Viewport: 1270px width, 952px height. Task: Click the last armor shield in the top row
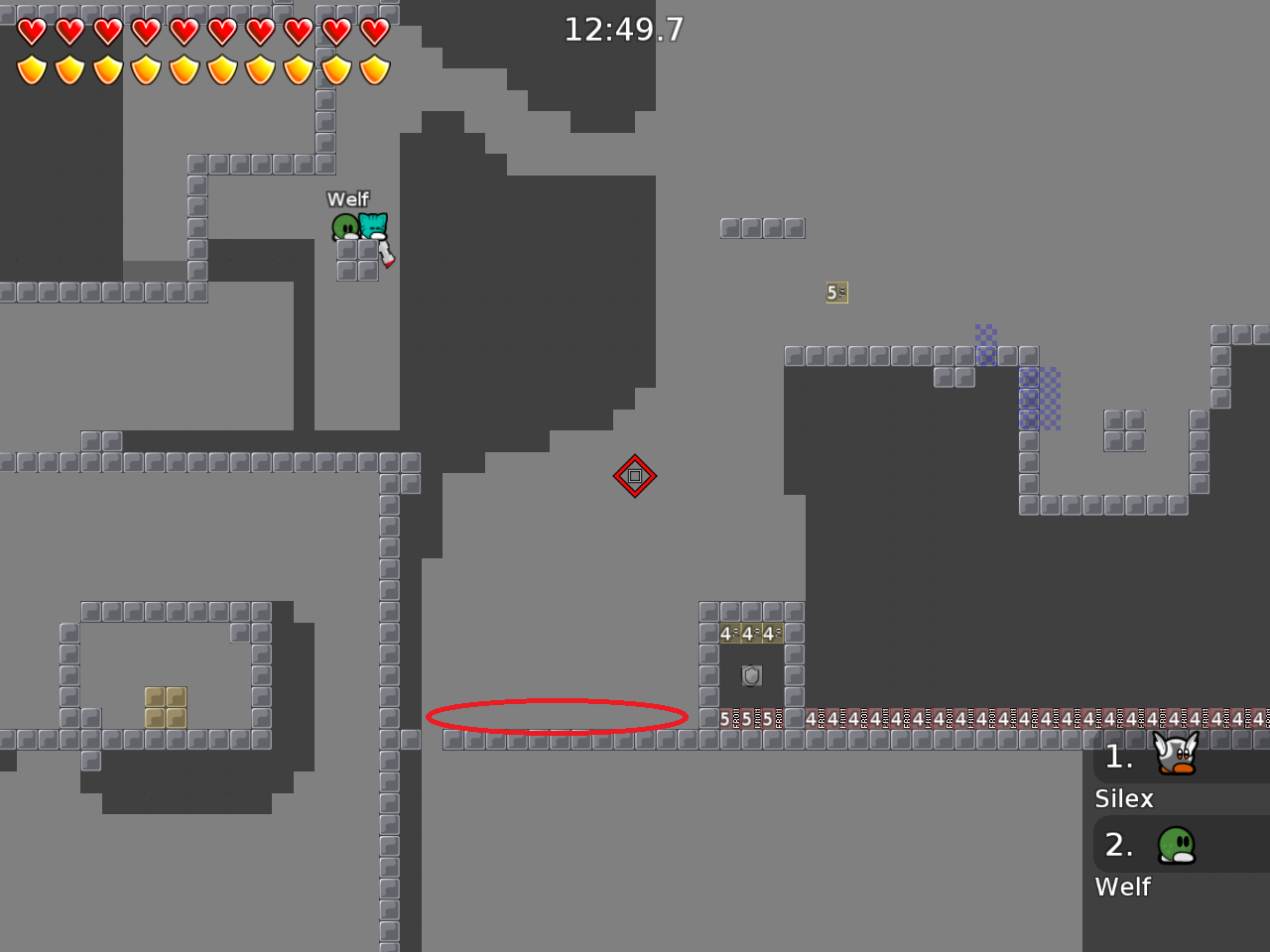coord(374,69)
